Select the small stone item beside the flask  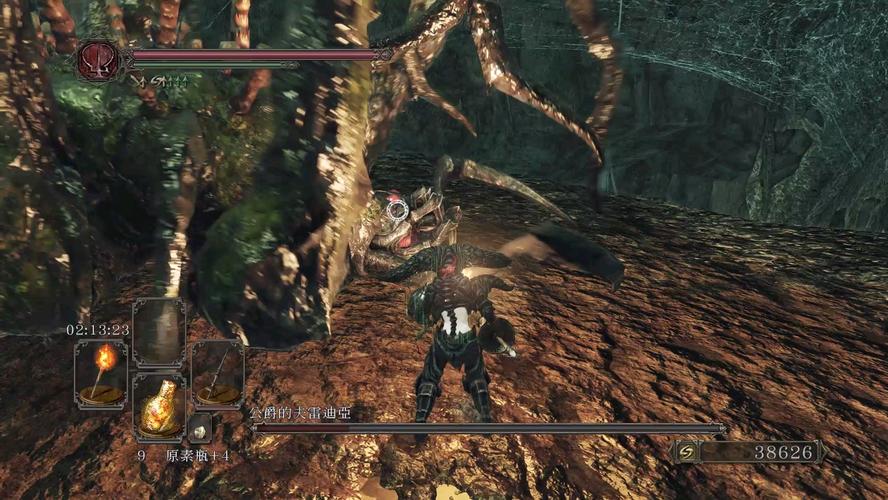pyautogui.click(x=199, y=426)
